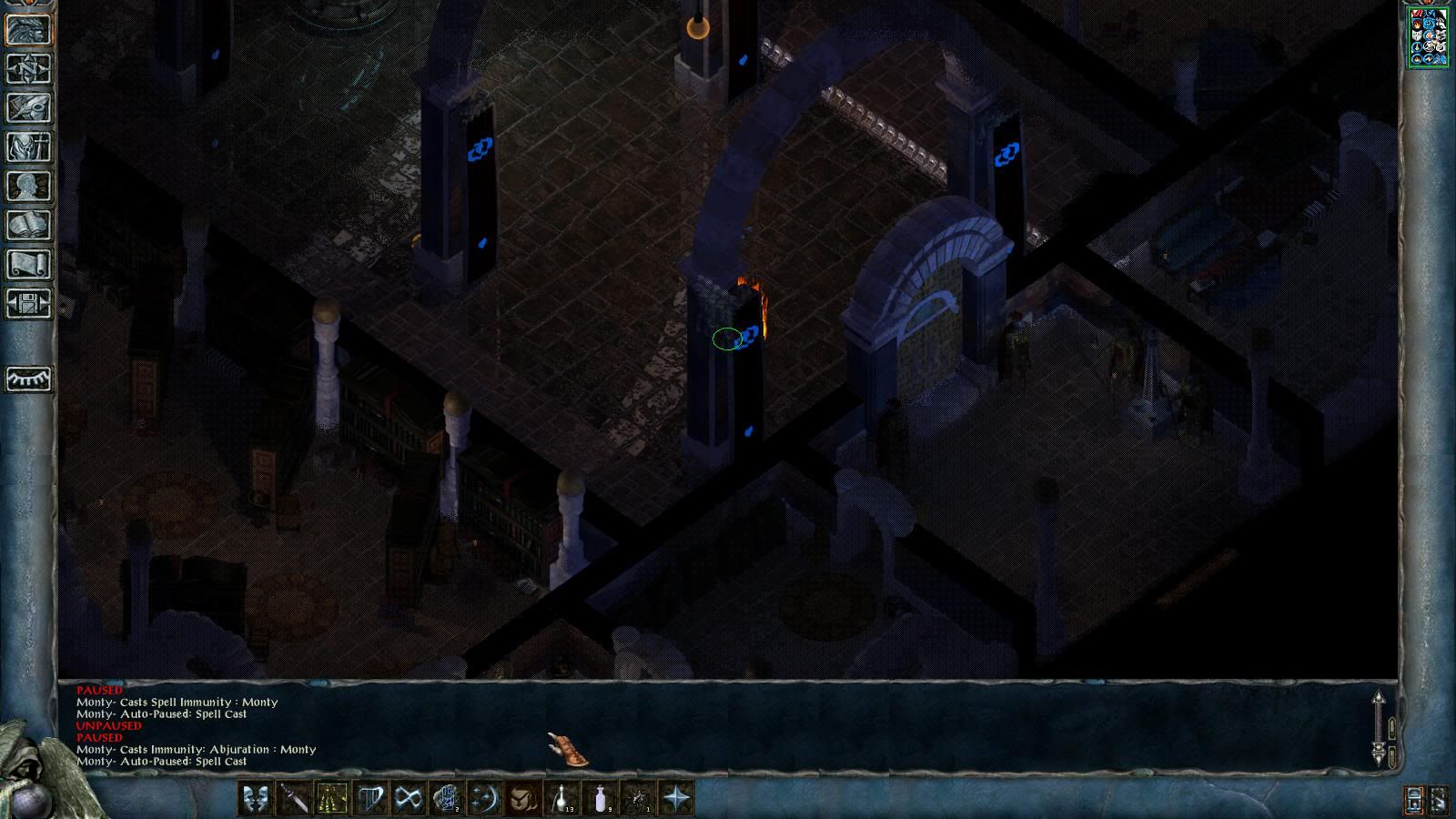Show the character record with the head-profile button
The width and height of the screenshot is (1456, 819).
28,186
